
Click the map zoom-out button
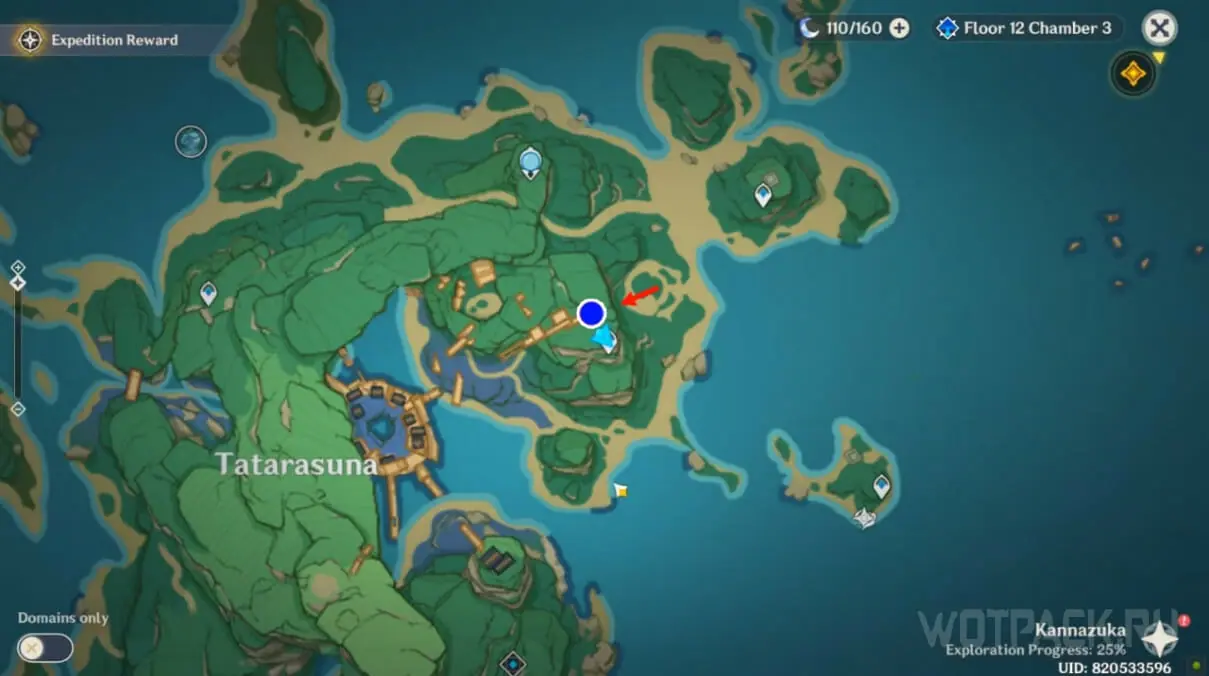pyautogui.click(x=17, y=409)
